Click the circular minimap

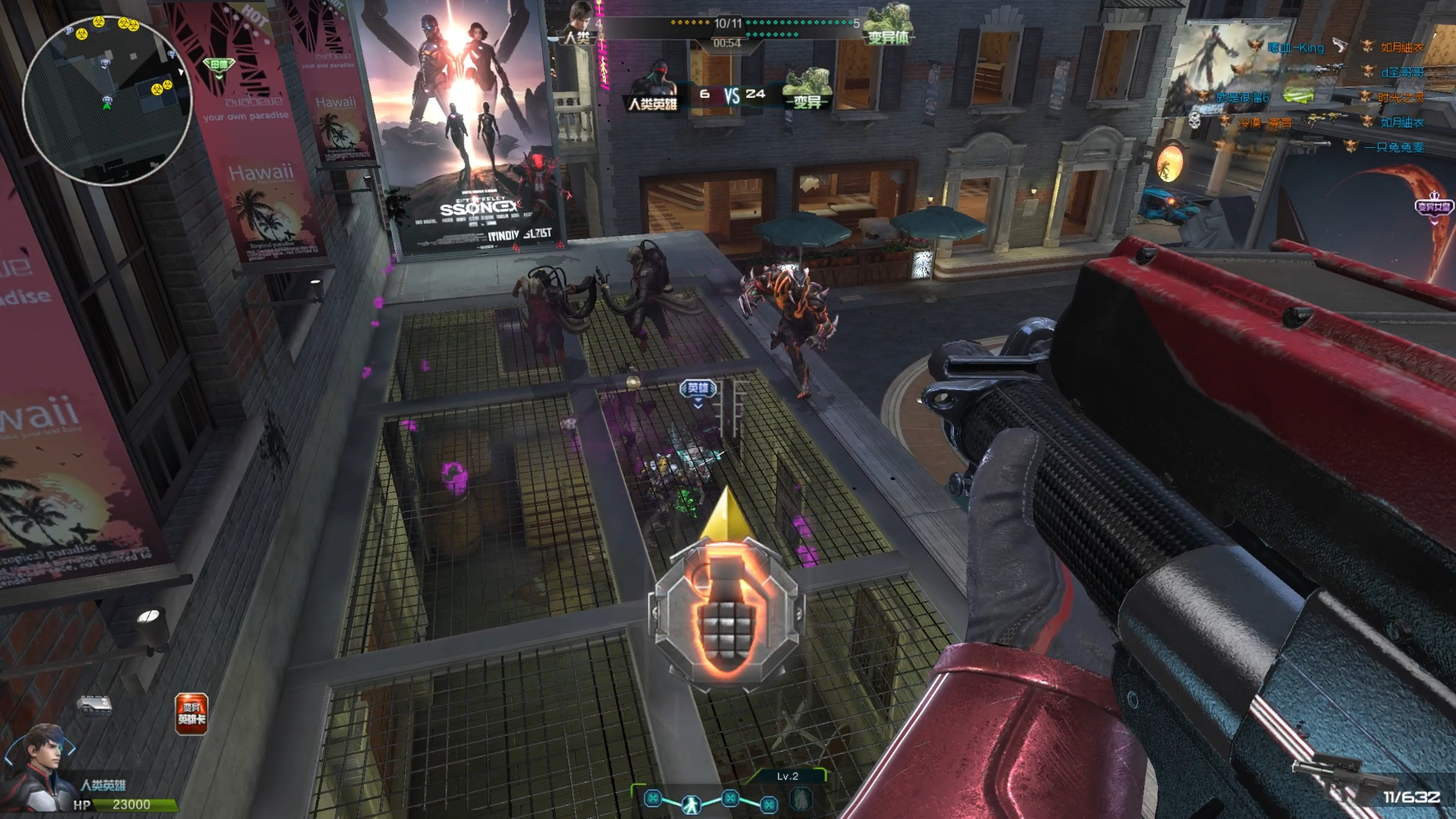click(106, 100)
